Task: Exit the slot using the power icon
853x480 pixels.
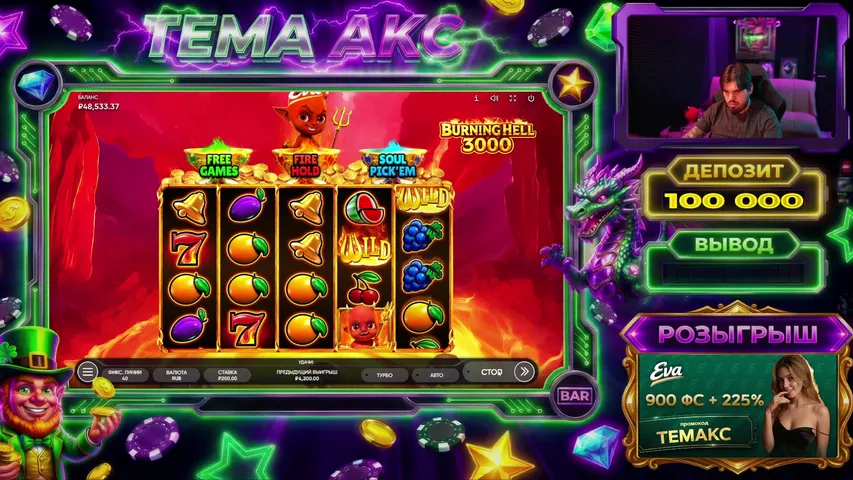Action: pos(530,99)
